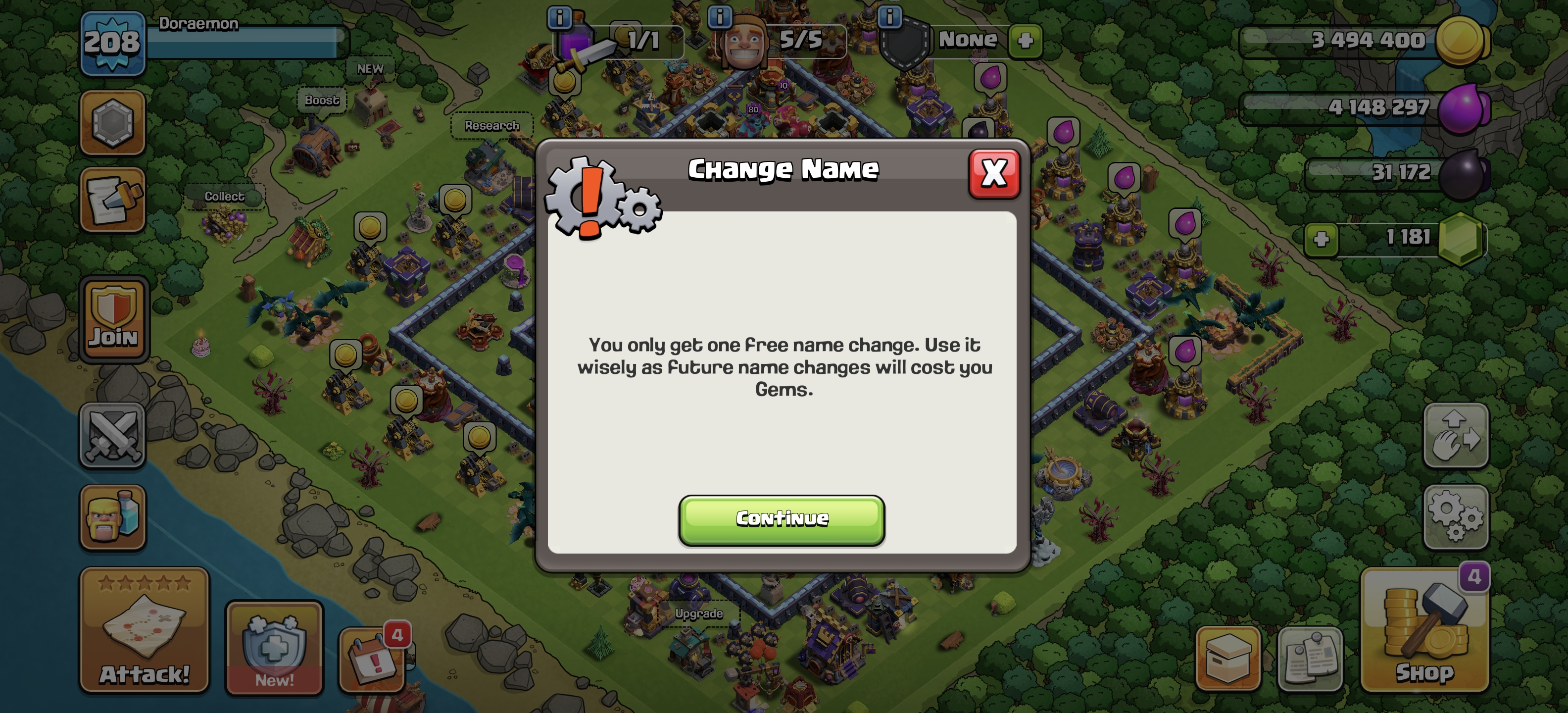Open the settings gears button
Screen dimensions: 1568x713
(x=1455, y=517)
